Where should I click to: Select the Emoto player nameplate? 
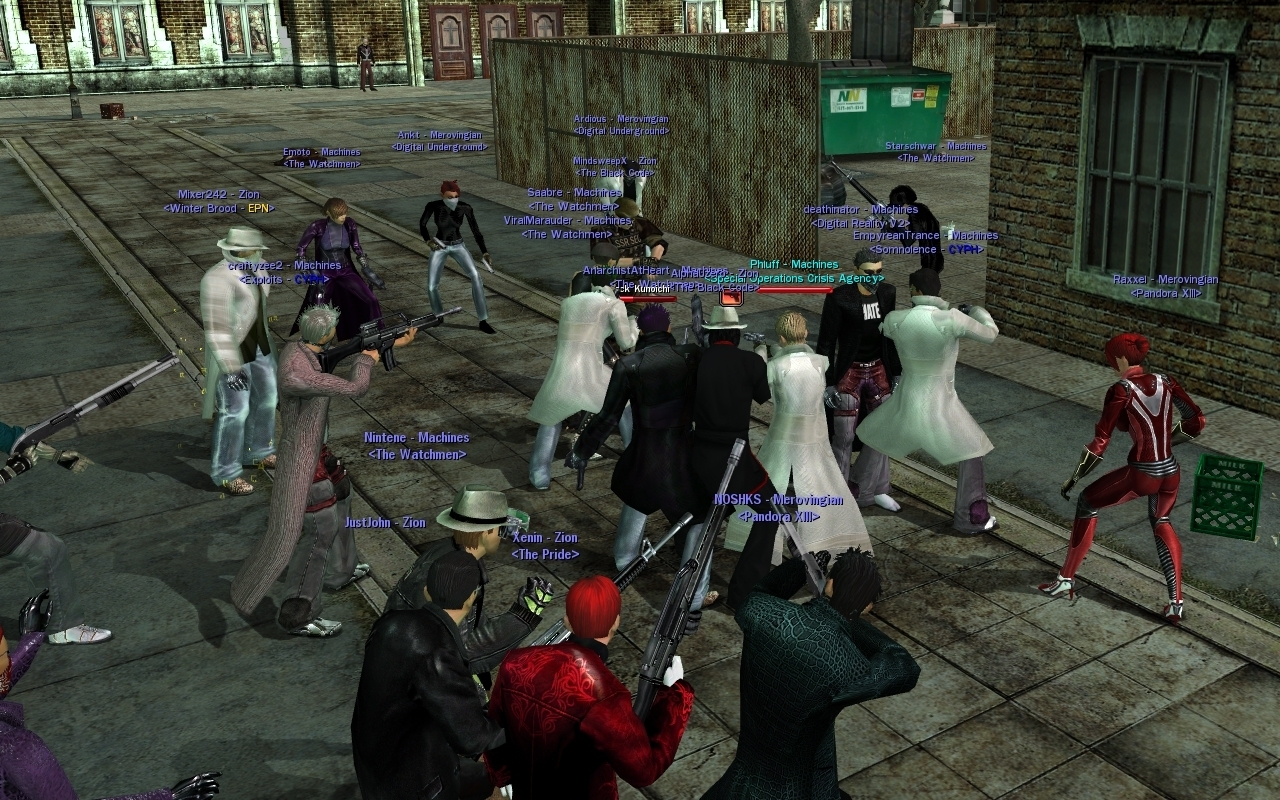(x=321, y=153)
